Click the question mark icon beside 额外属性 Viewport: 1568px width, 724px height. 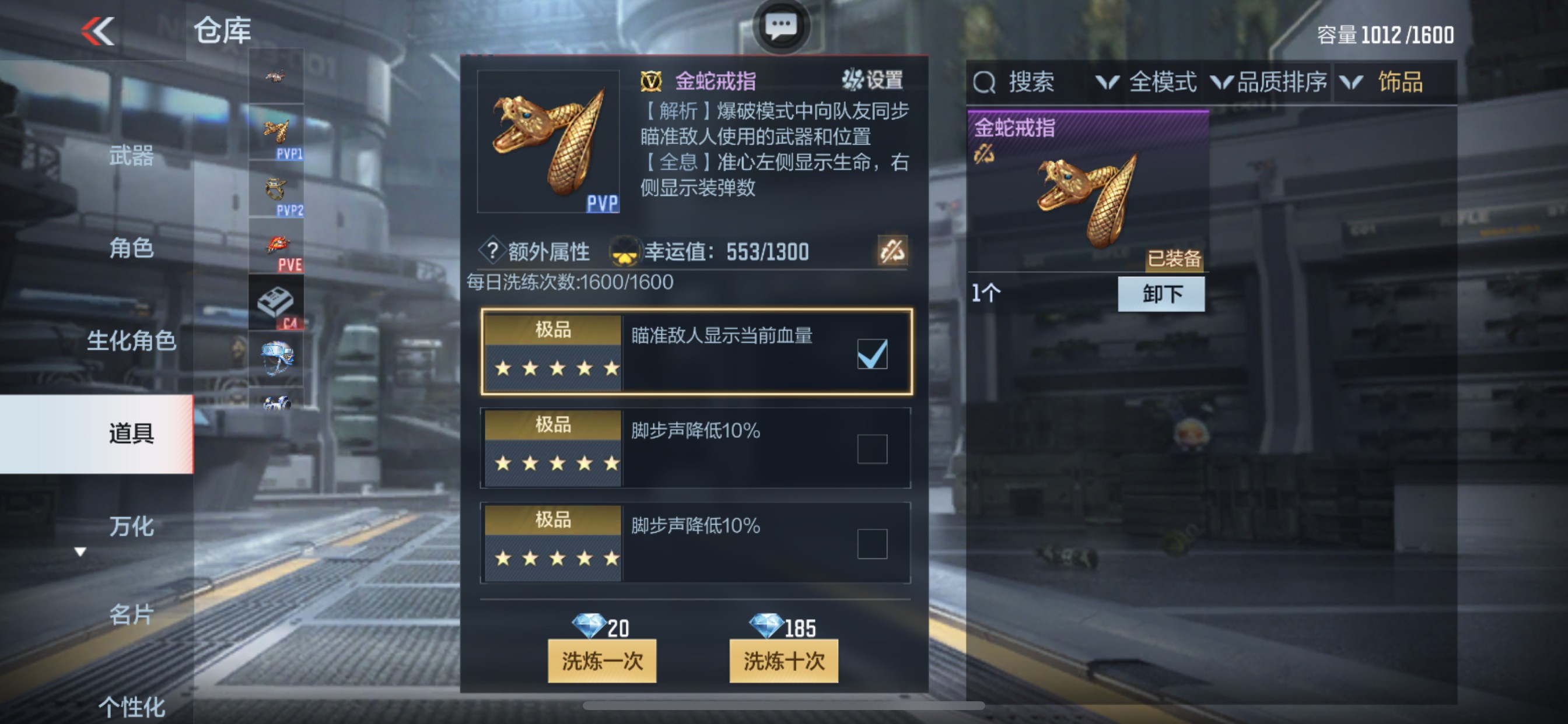click(493, 250)
